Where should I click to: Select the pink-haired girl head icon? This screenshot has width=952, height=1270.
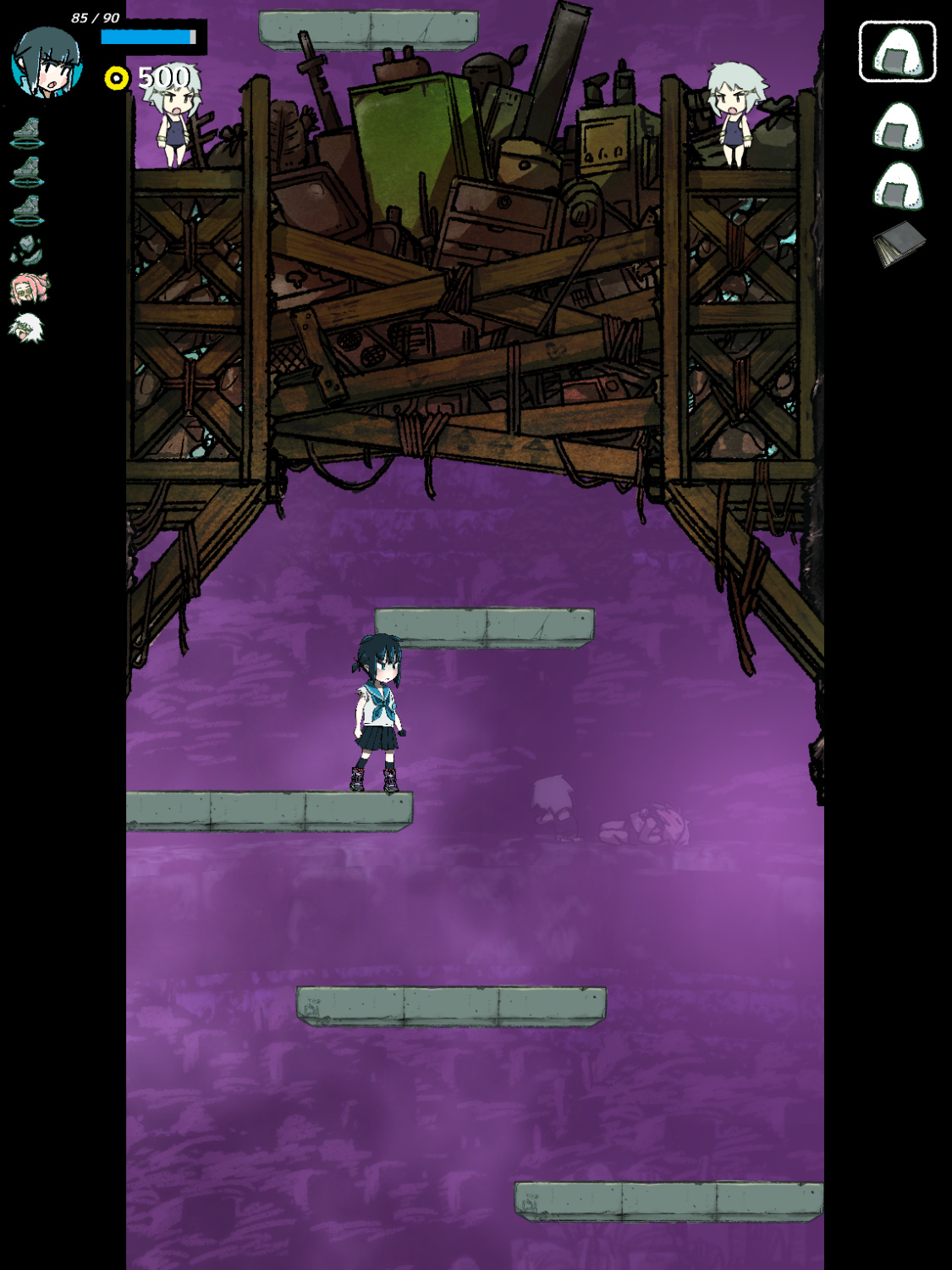point(29,289)
